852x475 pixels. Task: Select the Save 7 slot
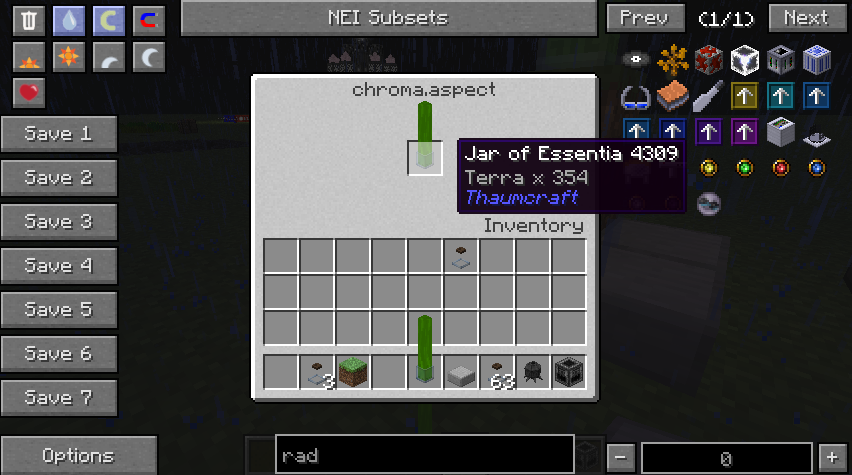click(58, 398)
